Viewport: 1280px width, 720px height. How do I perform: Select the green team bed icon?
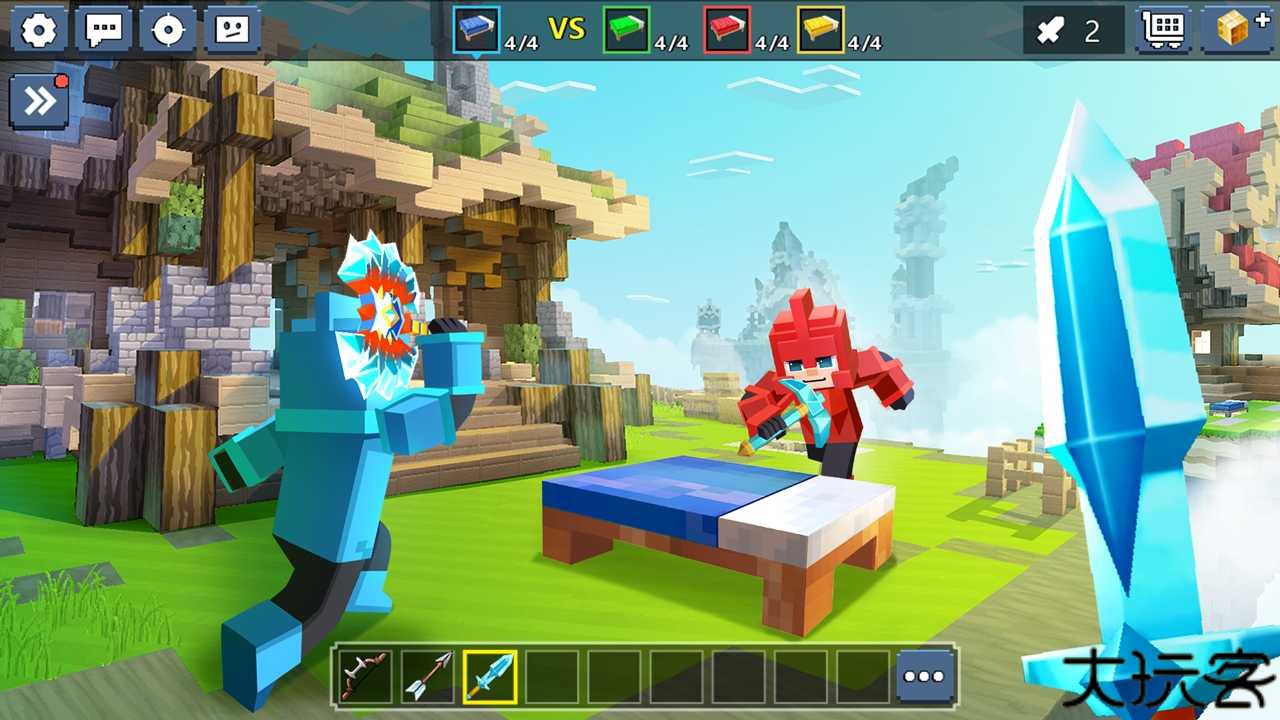626,30
